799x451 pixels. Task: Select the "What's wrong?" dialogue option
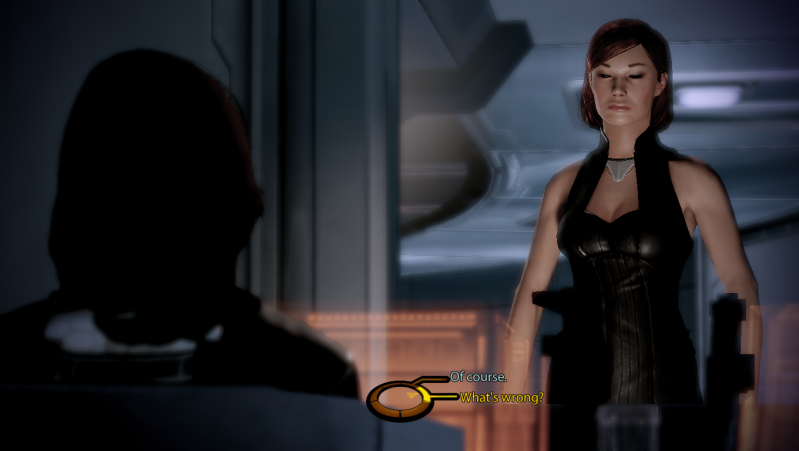(501, 398)
